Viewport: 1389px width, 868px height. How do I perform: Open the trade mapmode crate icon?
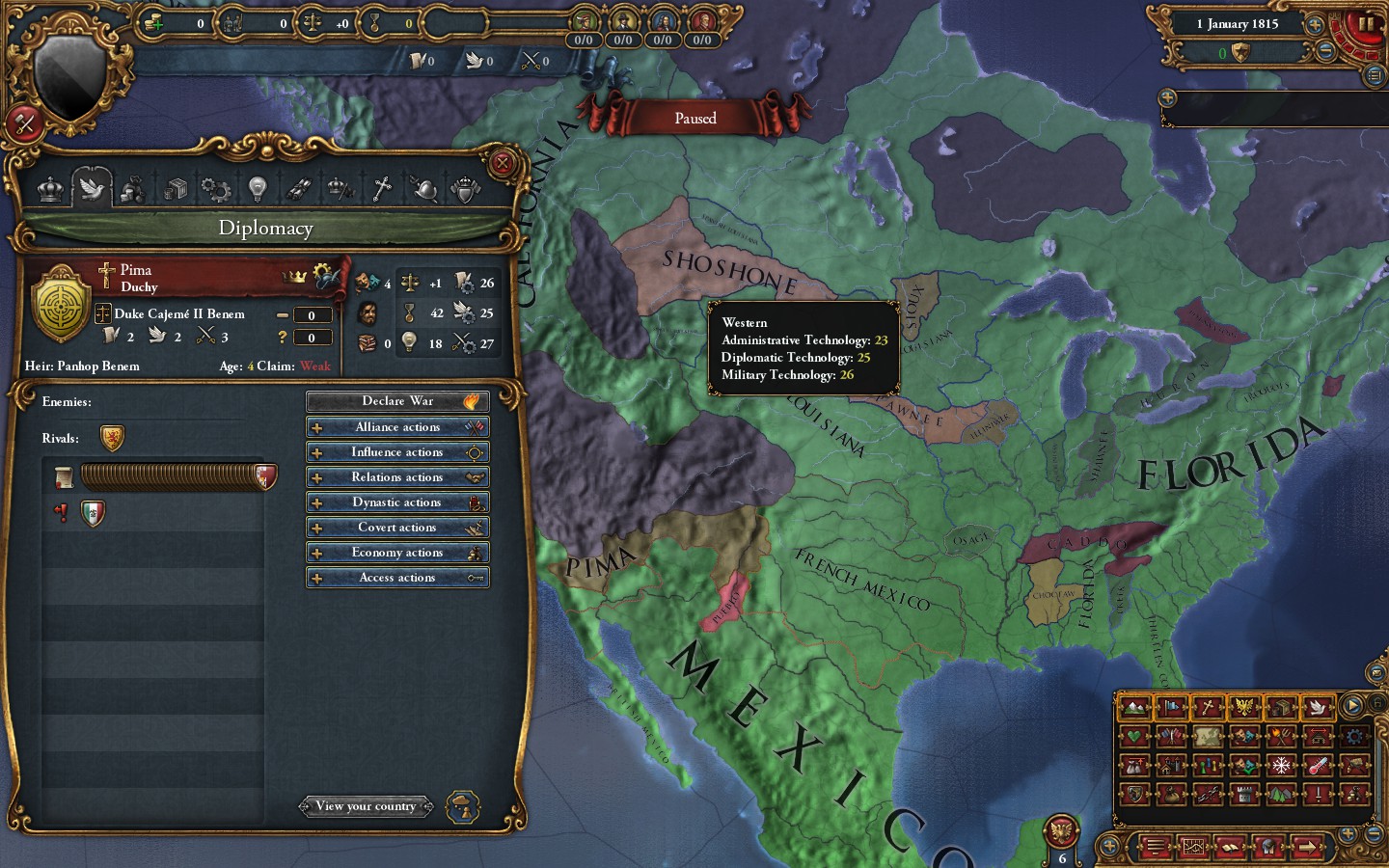click(x=1282, y=707)
